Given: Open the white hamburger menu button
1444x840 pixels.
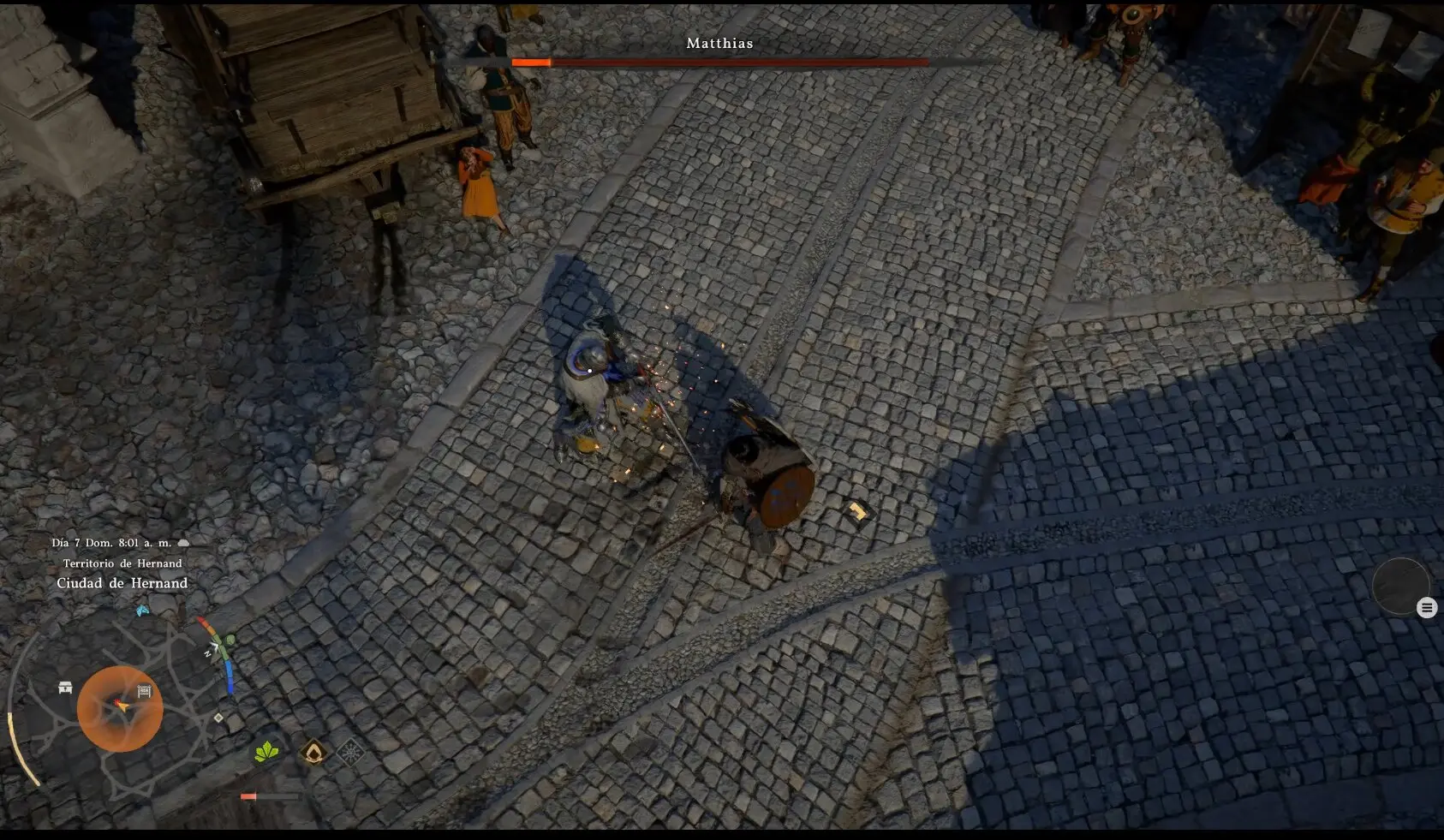Looking at the screenshot, I should (1426, 608).
